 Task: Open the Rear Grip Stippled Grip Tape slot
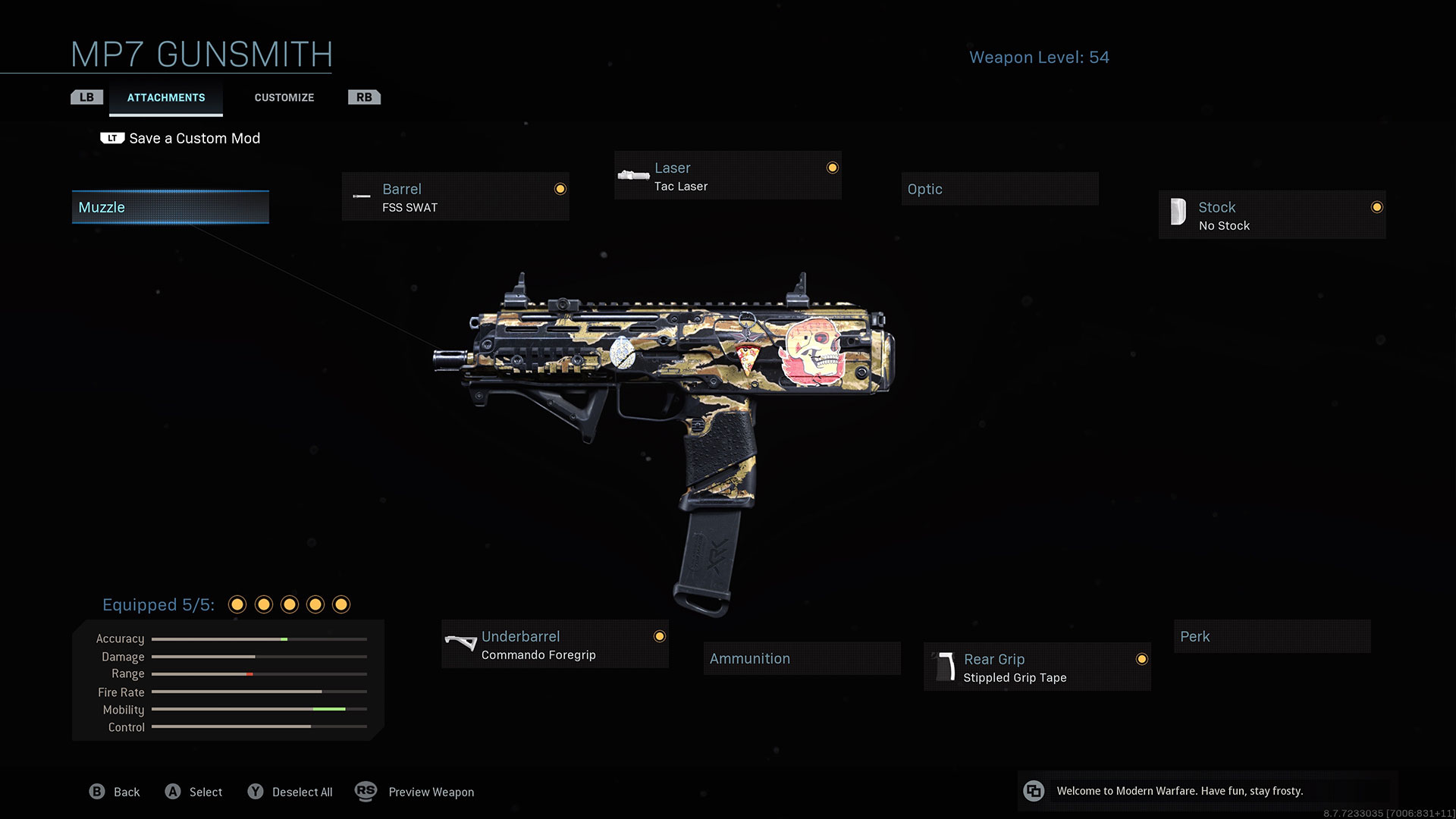tap(1037, 667)
